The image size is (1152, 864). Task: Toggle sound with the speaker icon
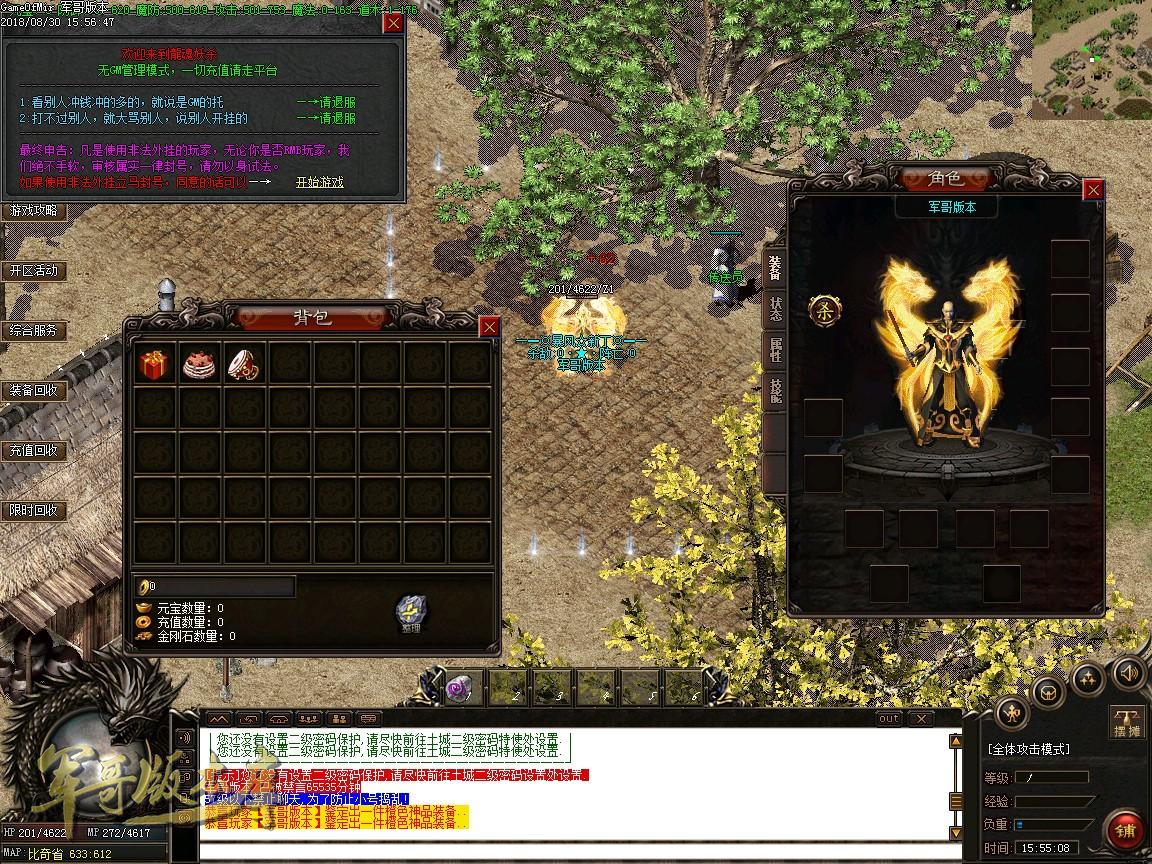coord(1129,673)
